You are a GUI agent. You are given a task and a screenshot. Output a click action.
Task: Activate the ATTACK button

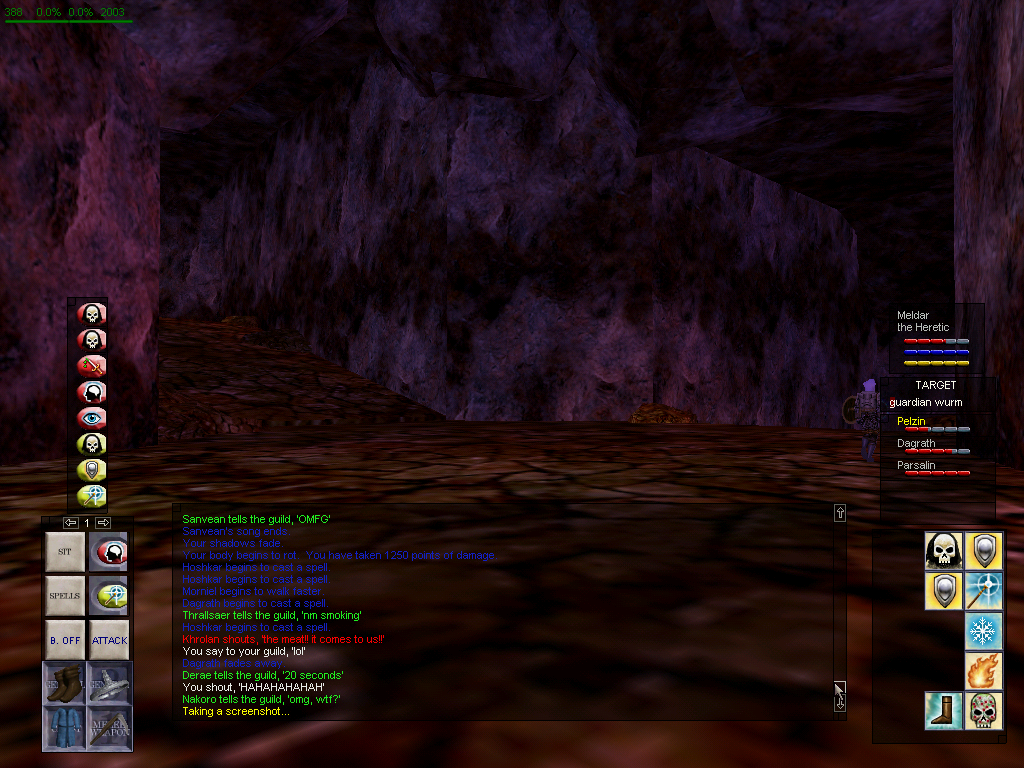pos(109,640)
